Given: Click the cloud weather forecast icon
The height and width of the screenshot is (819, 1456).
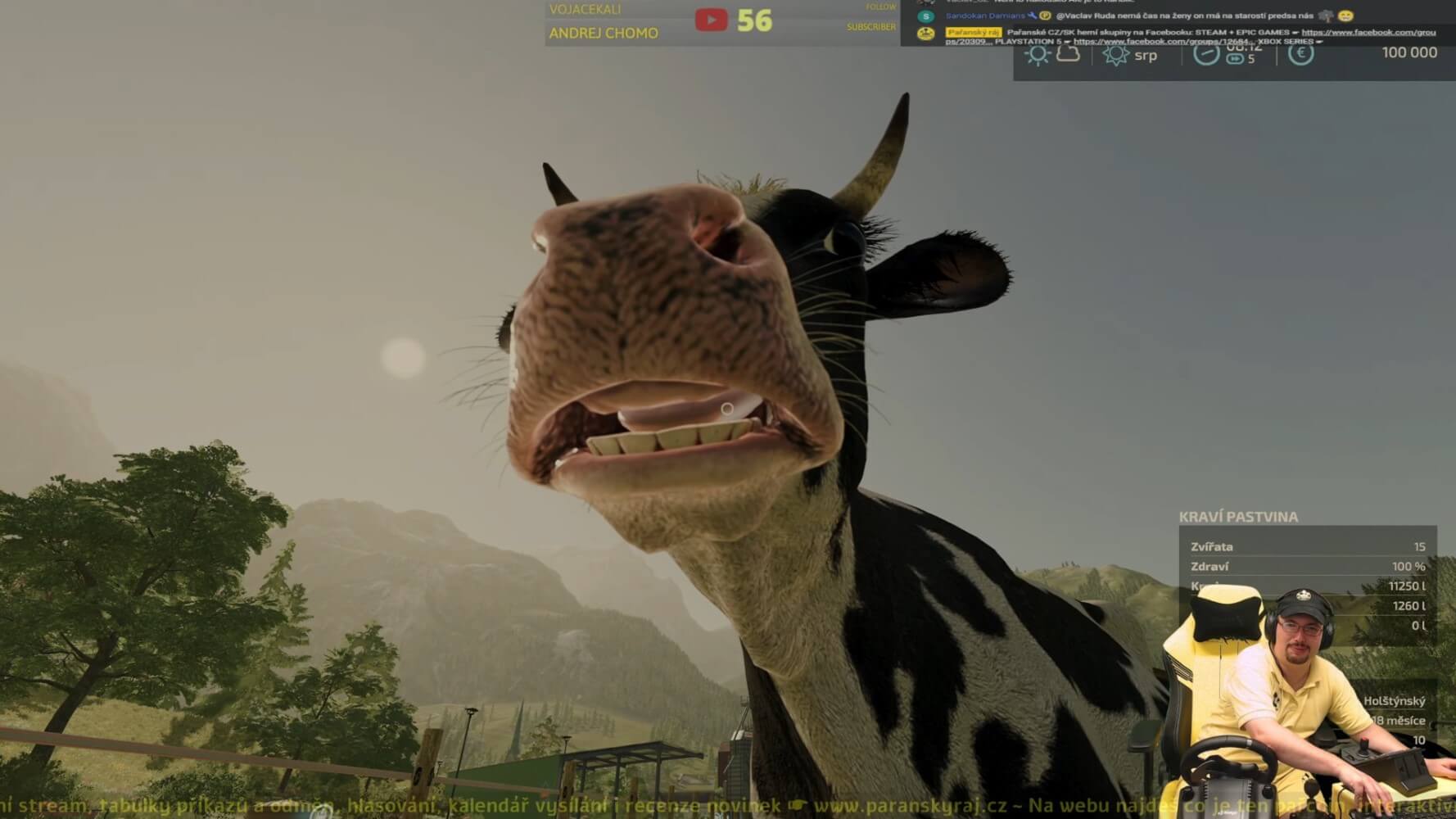Looking at the screenshot, I should click(x=1069, y=54).
